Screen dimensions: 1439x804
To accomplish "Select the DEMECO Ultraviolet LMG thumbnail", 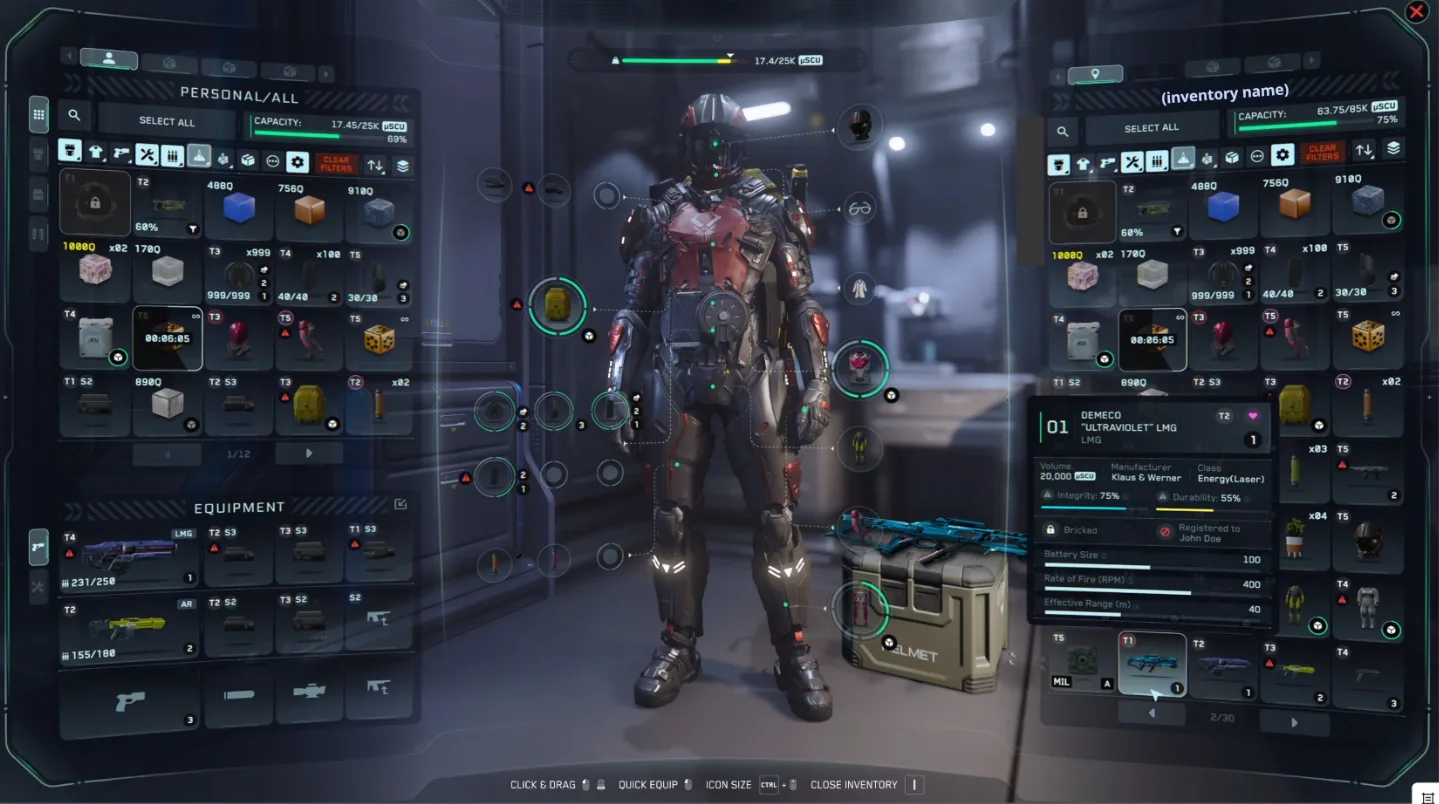I will [1152, 662].
